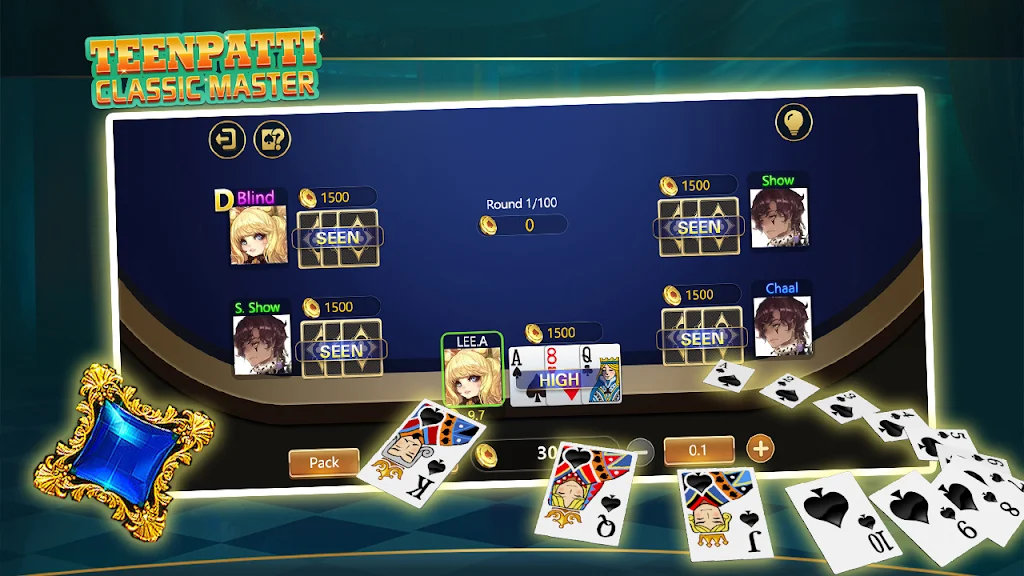
Task: Click your revealed HIGH card hand
Action: (565, 375)
